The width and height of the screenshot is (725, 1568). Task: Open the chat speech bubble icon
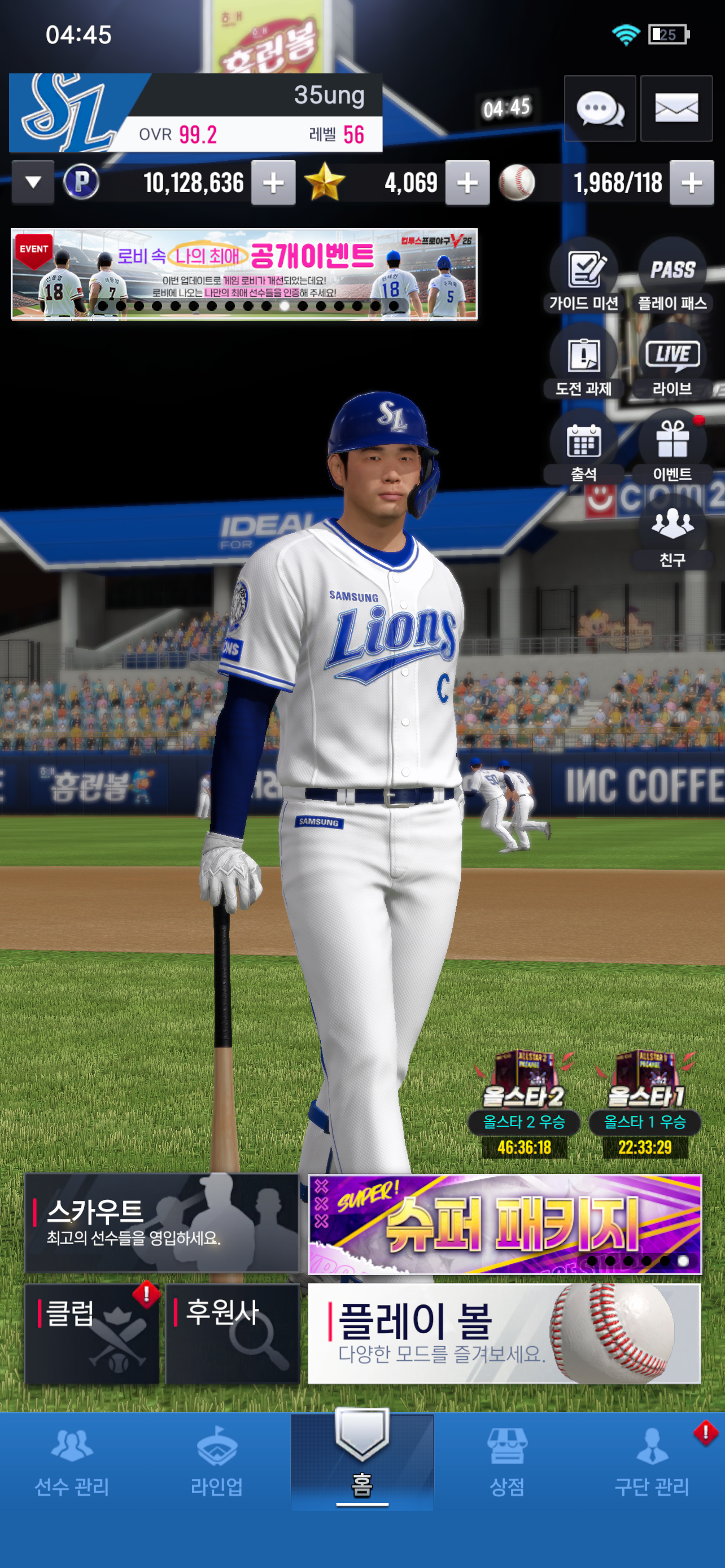pos(600,109)
